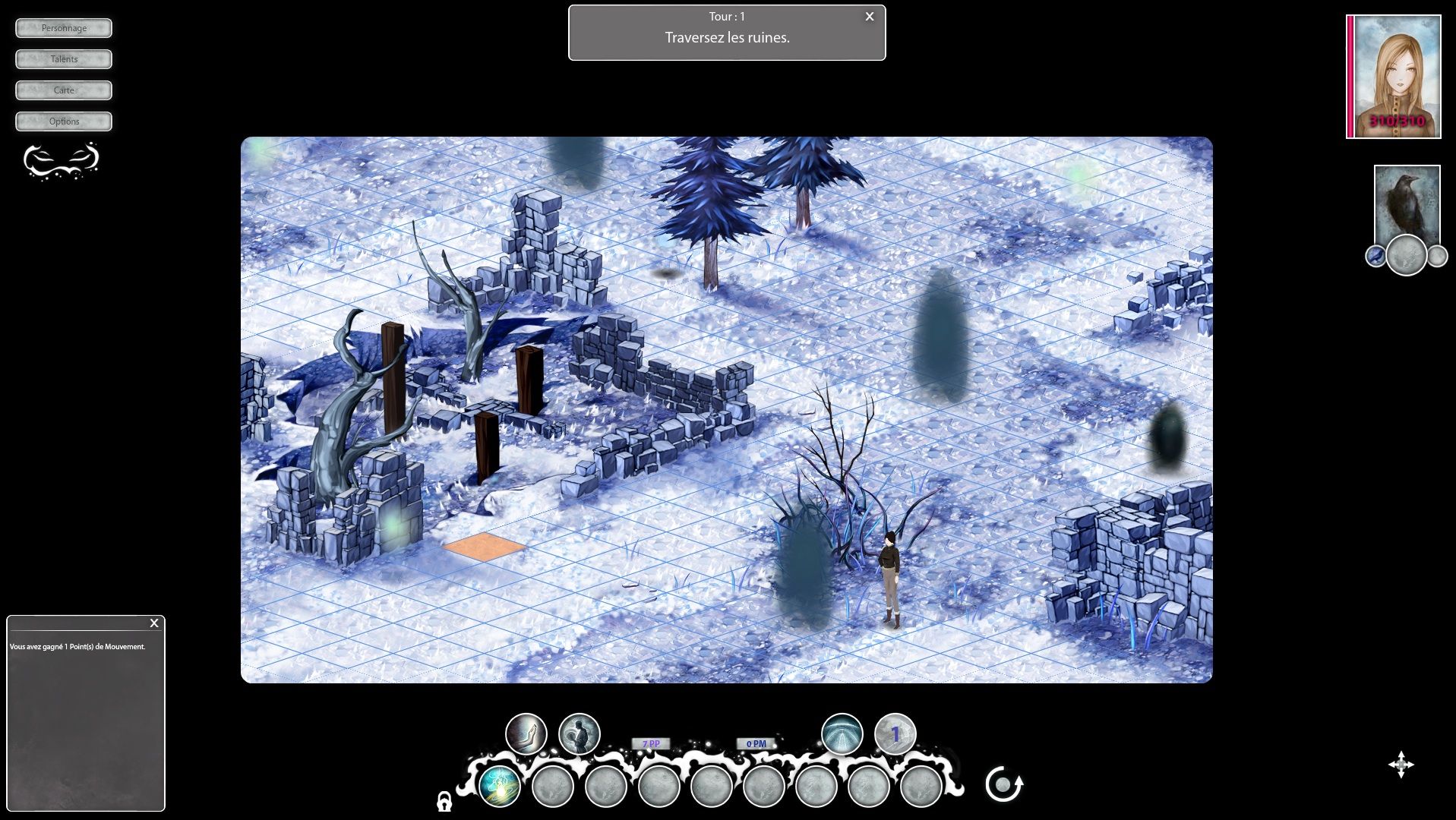Expand the white swirl emblem below Options
This screenshot has height=820, width=1456.
tap(62, 160)
